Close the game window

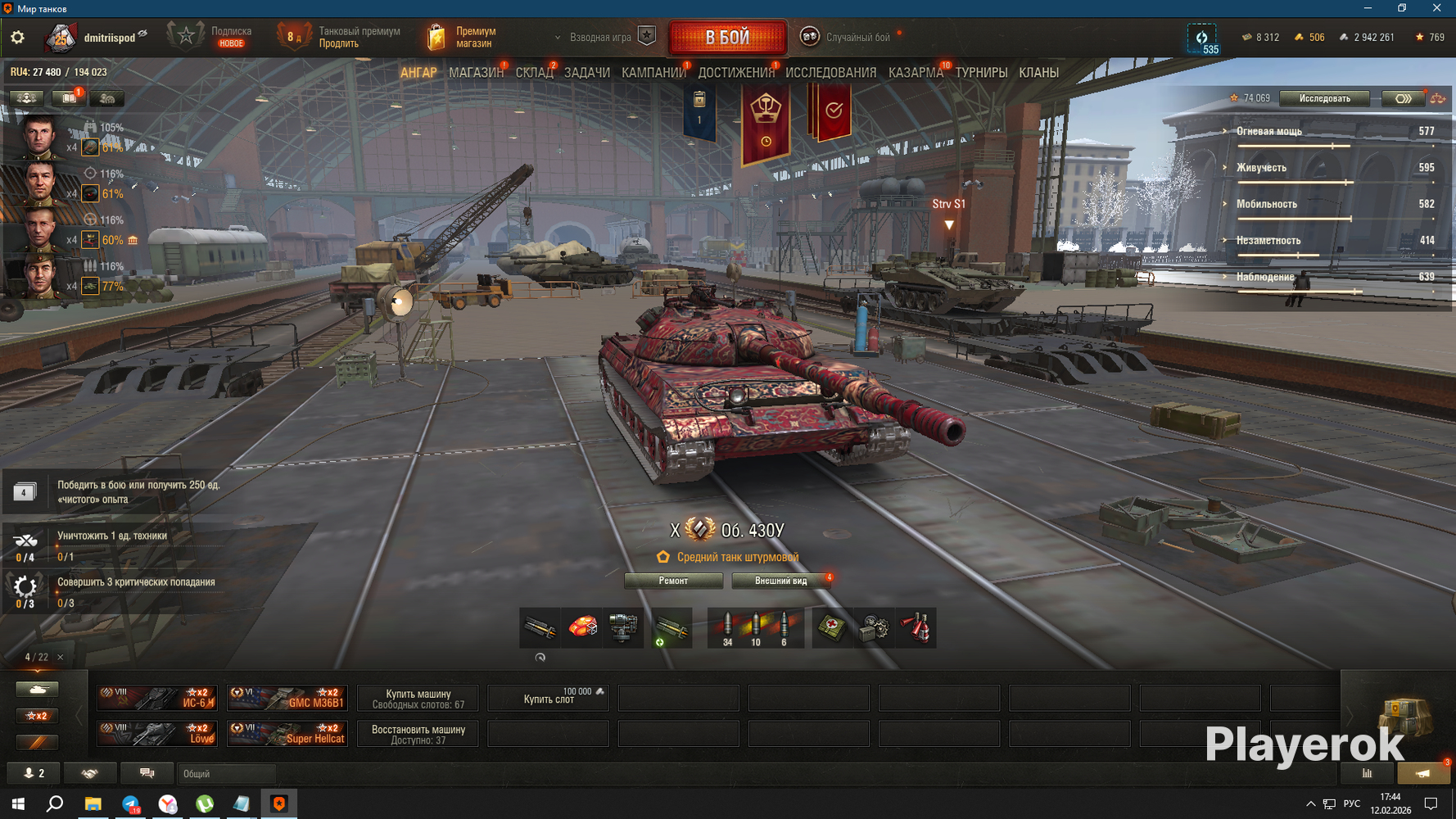tap(1436, 8)
